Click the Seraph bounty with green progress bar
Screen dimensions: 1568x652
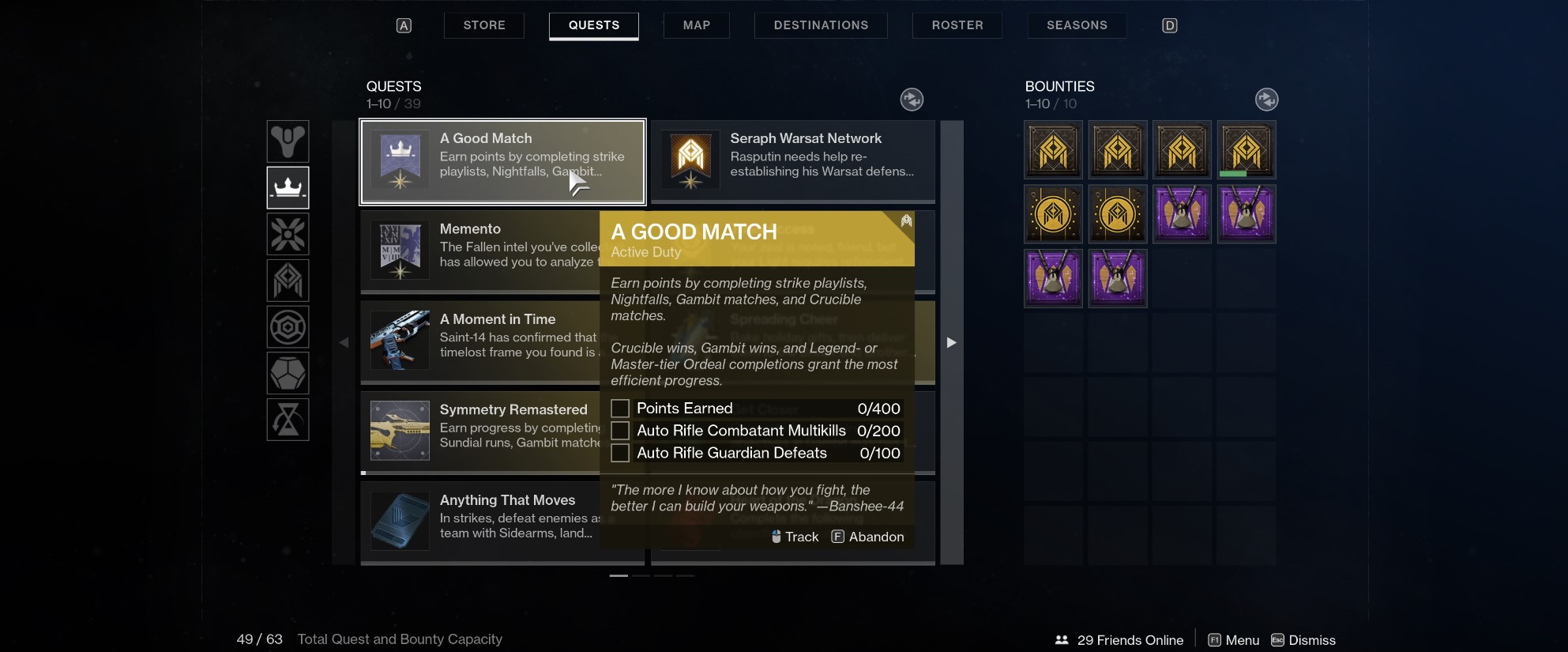click(1247, 149)
